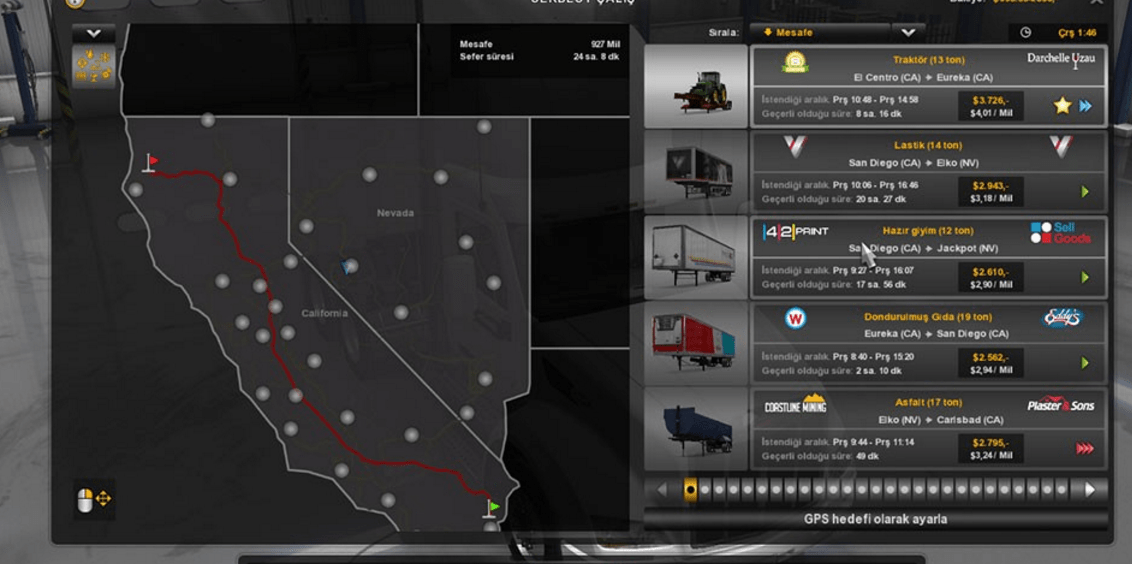
Task: Pick the Hazır giyim job to Jackpot
Action: pyautogui.click(x=927, y=258)
